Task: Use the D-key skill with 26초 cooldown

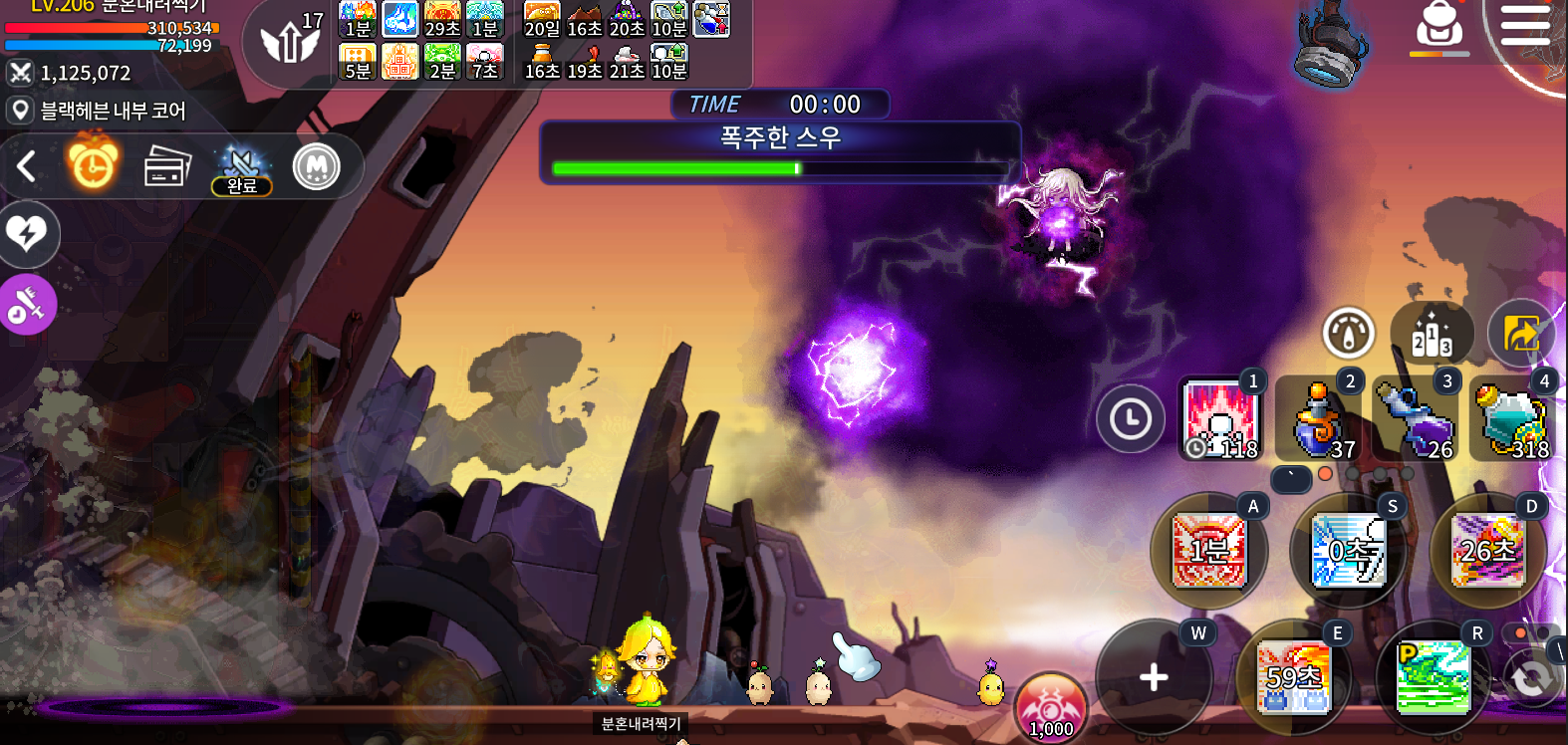Action: click(1487, 550)
